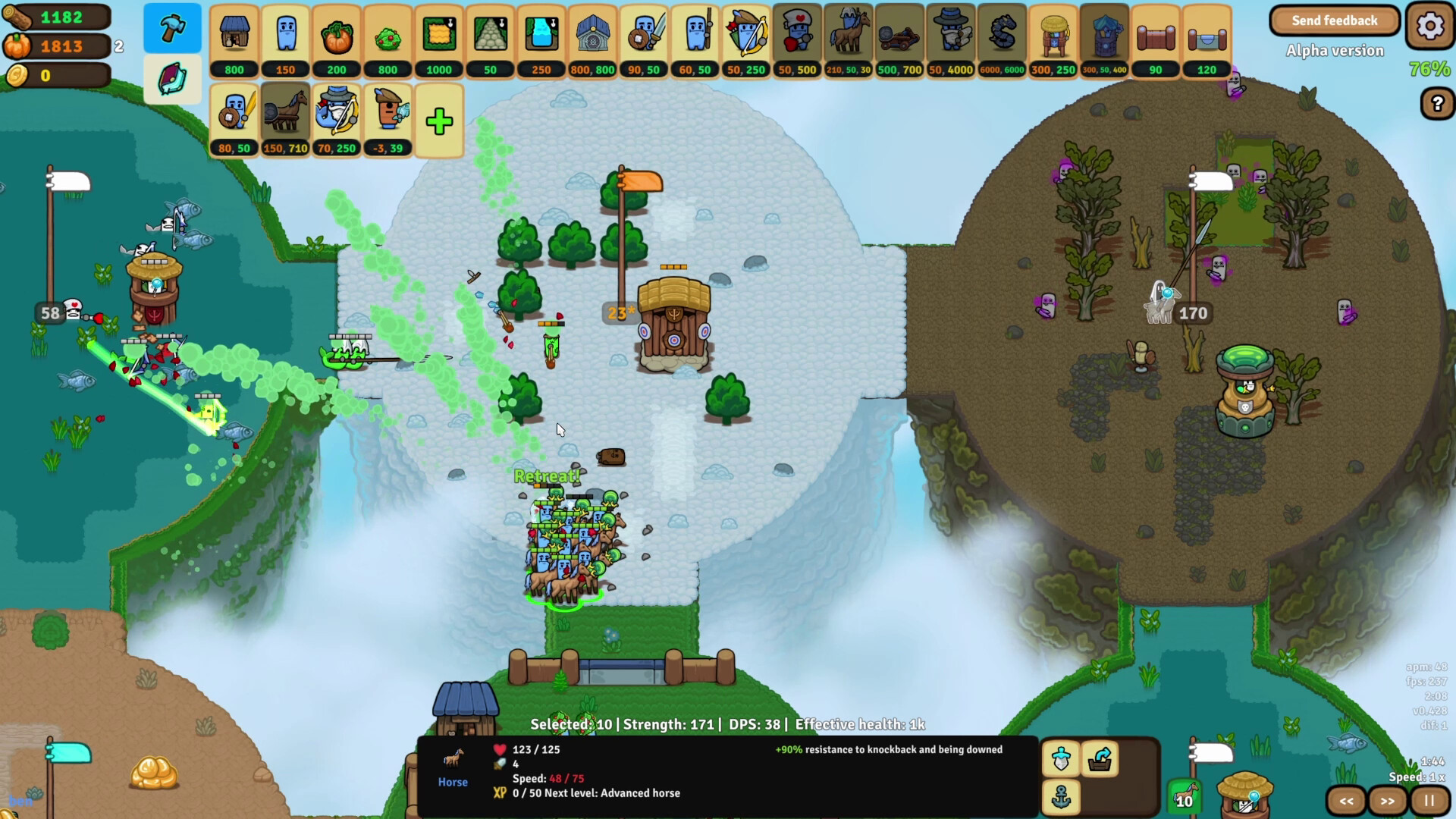Open help via the question mark
1456x819 pixels.
point(1438,104)
